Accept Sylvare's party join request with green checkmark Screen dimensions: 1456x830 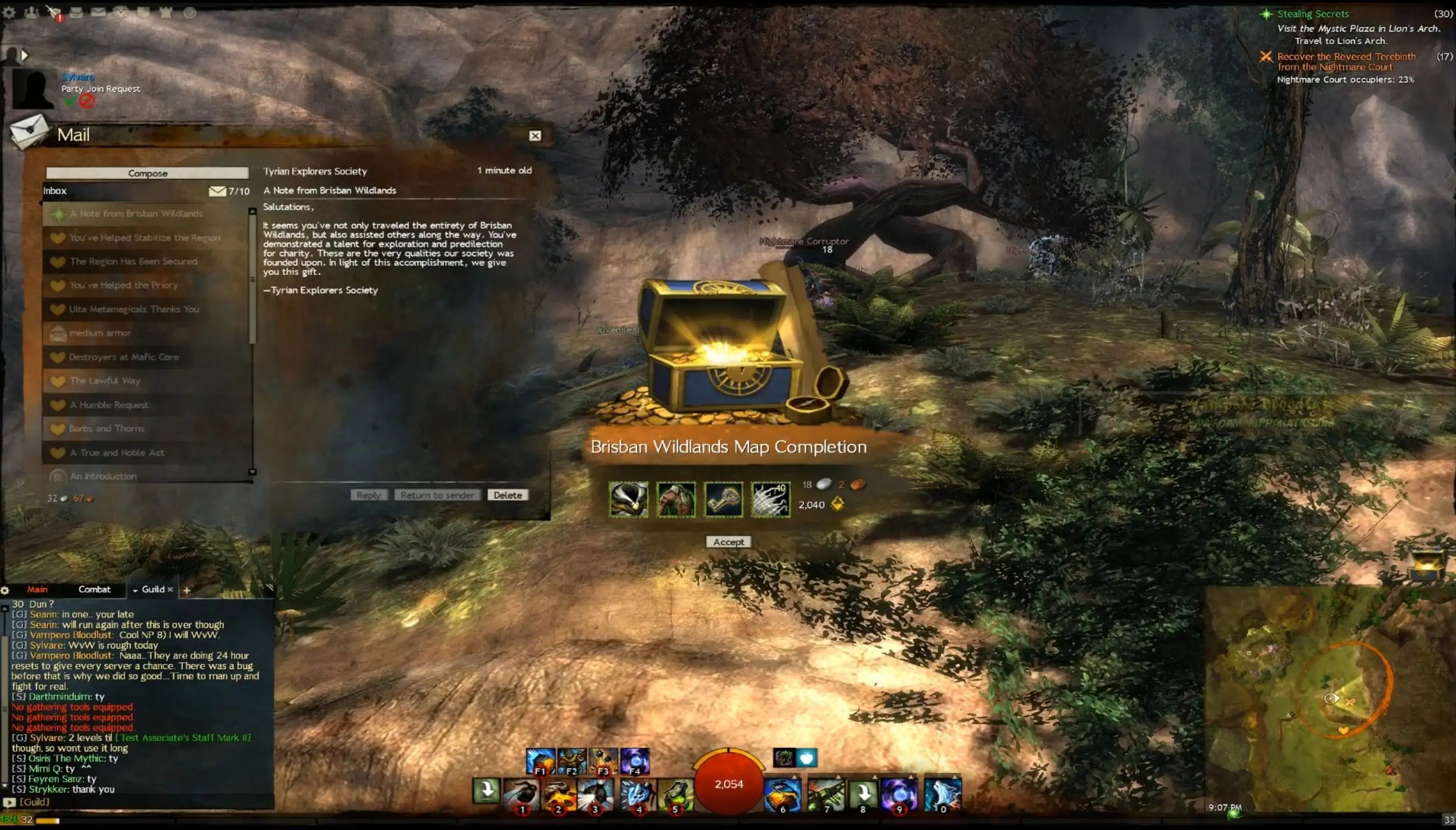coord(70,102)
